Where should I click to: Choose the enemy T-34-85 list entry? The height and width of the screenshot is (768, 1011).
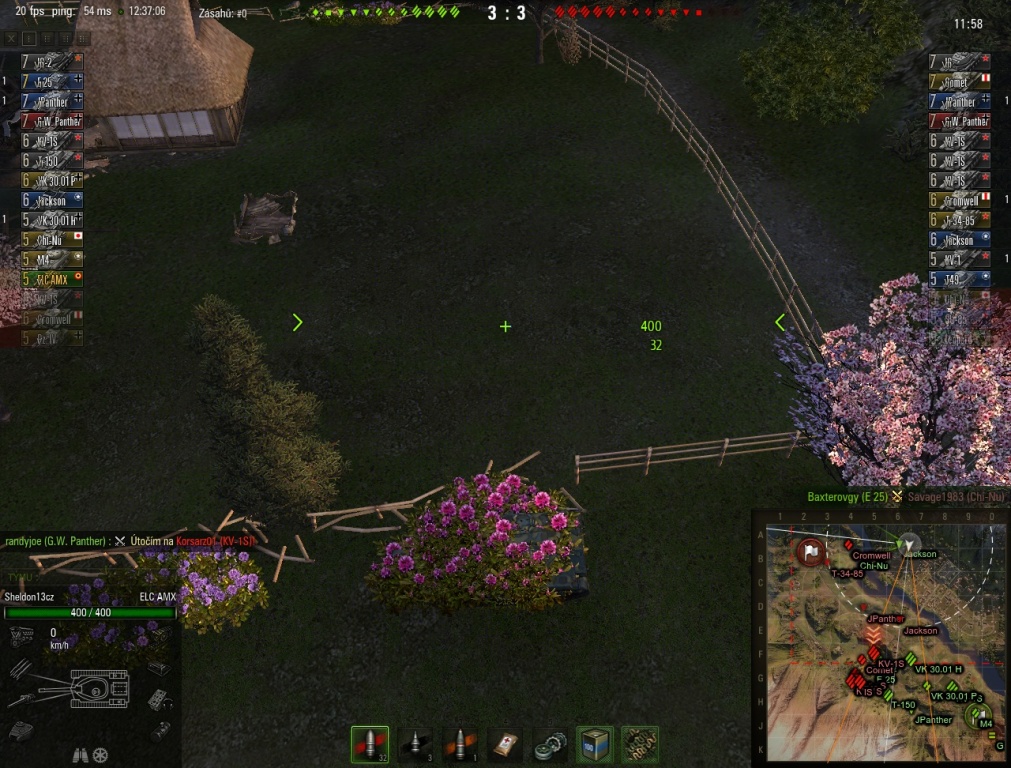(x=960, y=220)
